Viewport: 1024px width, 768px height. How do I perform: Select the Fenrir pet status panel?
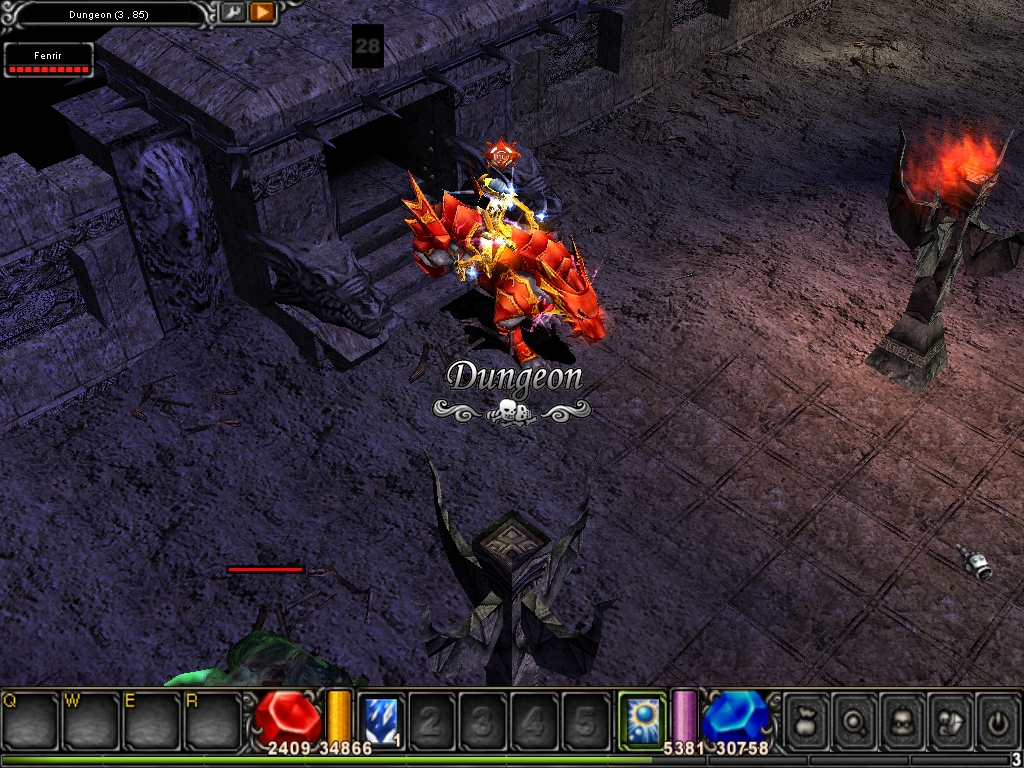click(x=49, y=60)
